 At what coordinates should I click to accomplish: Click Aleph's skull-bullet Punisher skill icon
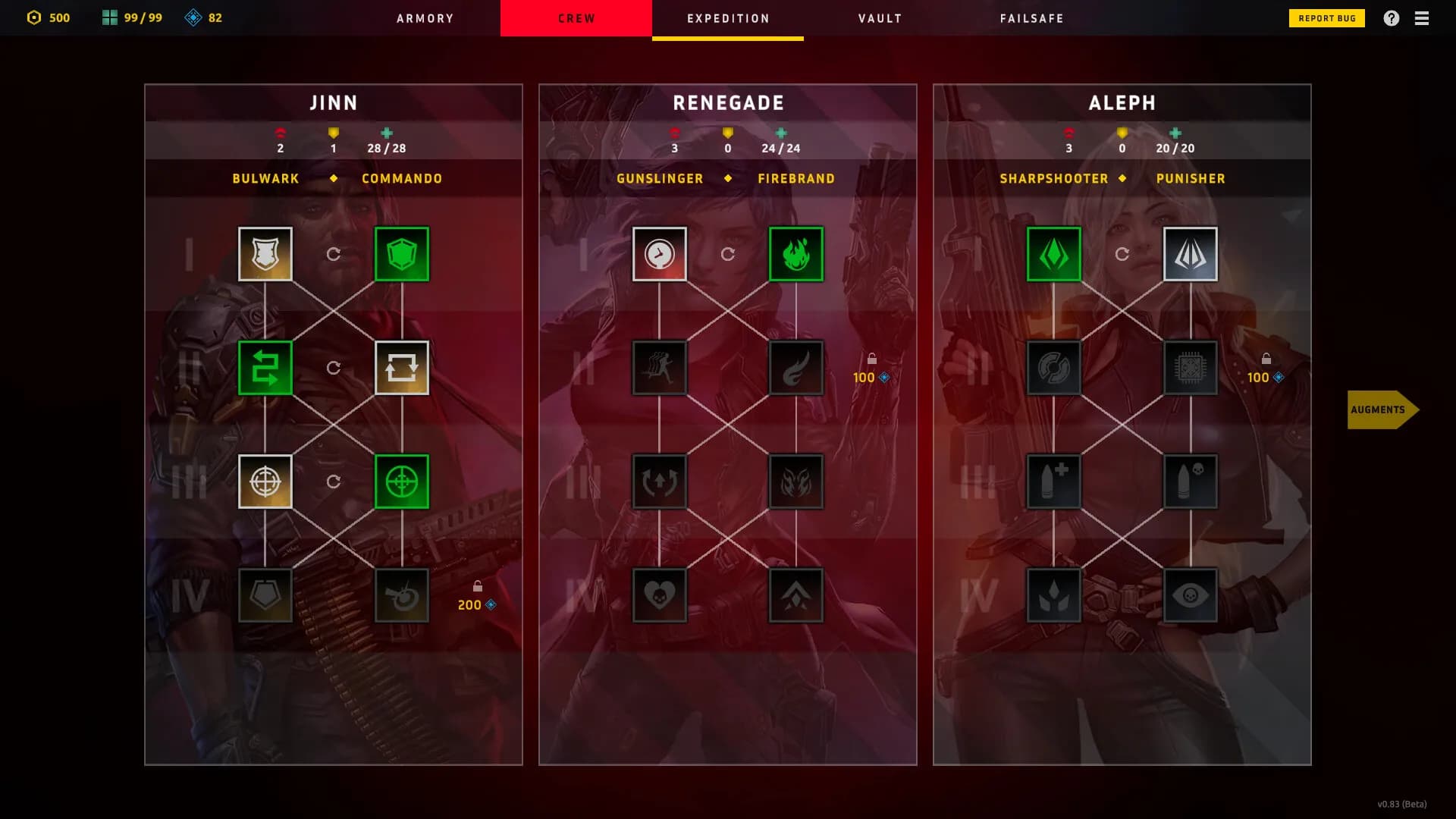click(1190, 481)
